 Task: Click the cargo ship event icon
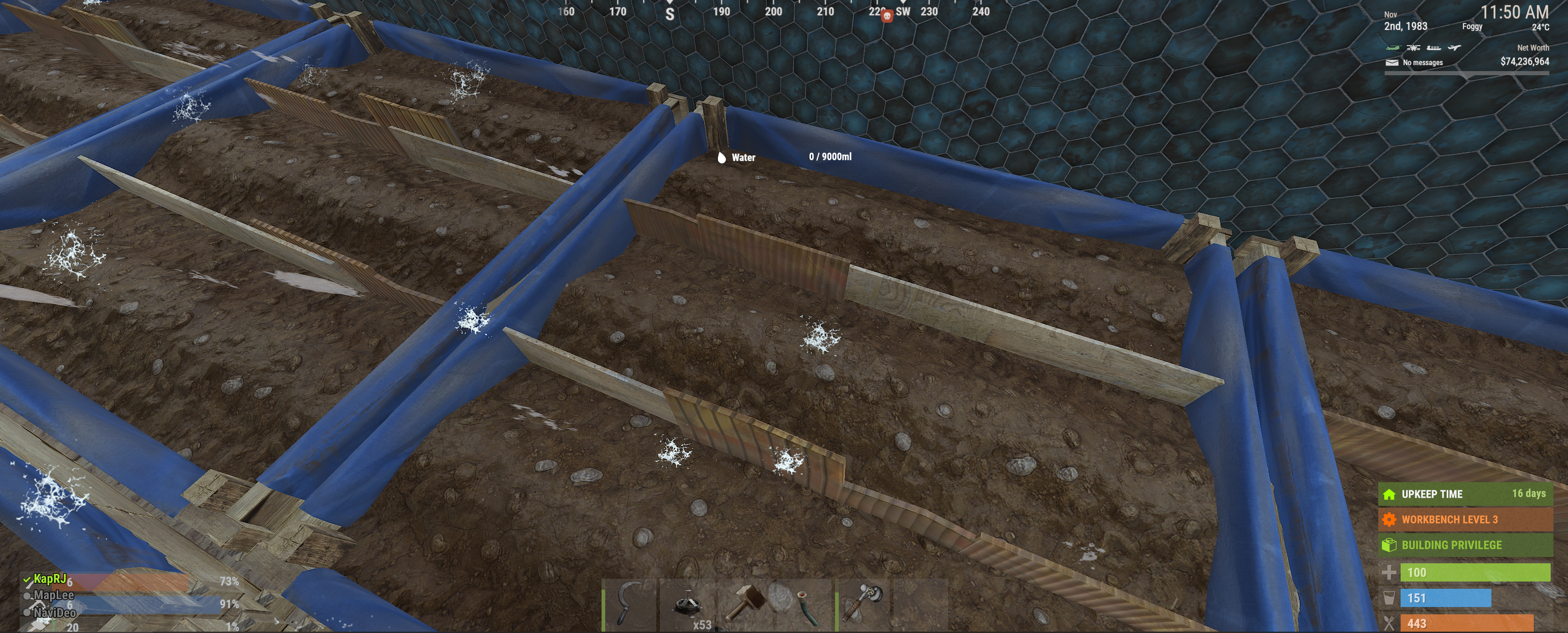pos(1433,47)
